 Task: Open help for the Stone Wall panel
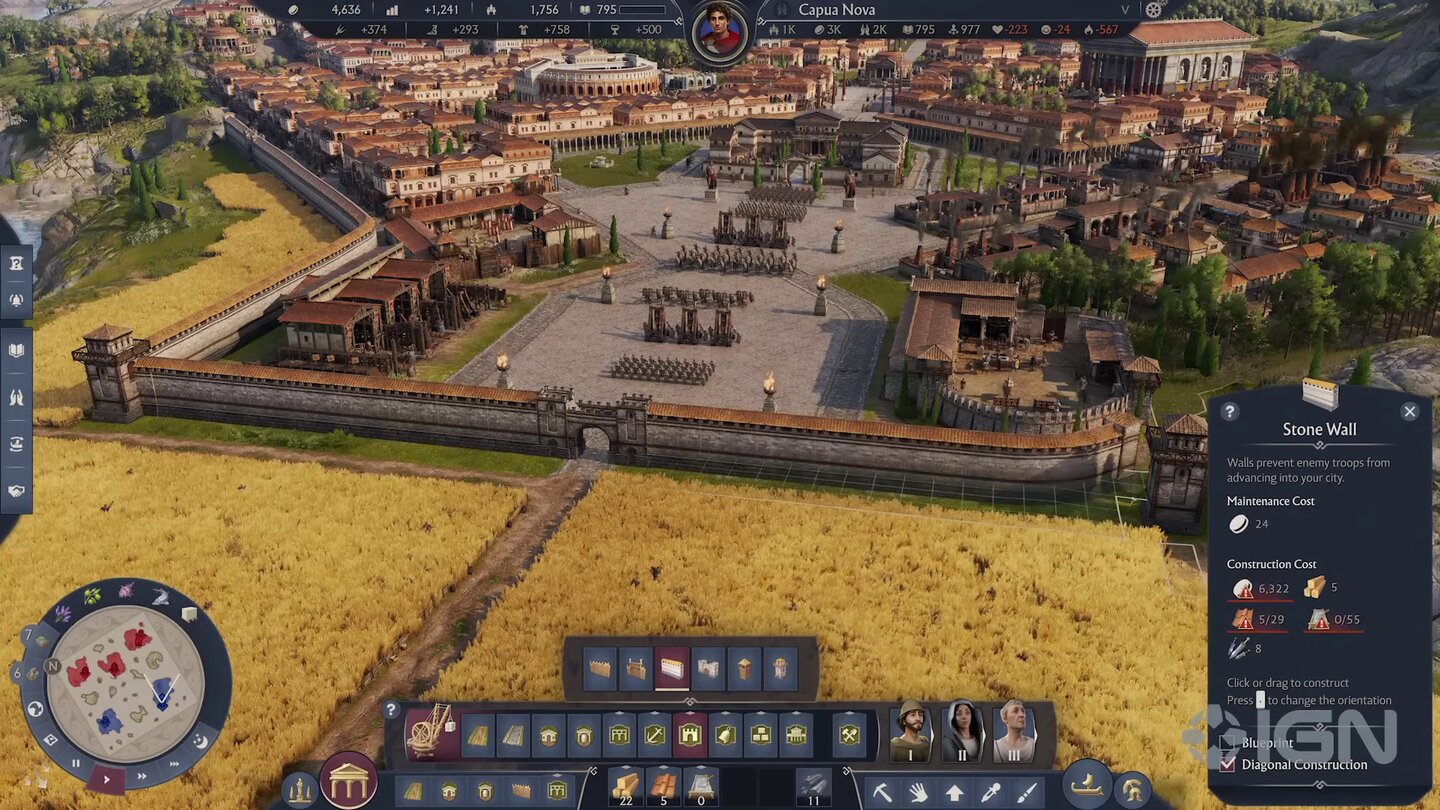click(x=1230, y=411)
